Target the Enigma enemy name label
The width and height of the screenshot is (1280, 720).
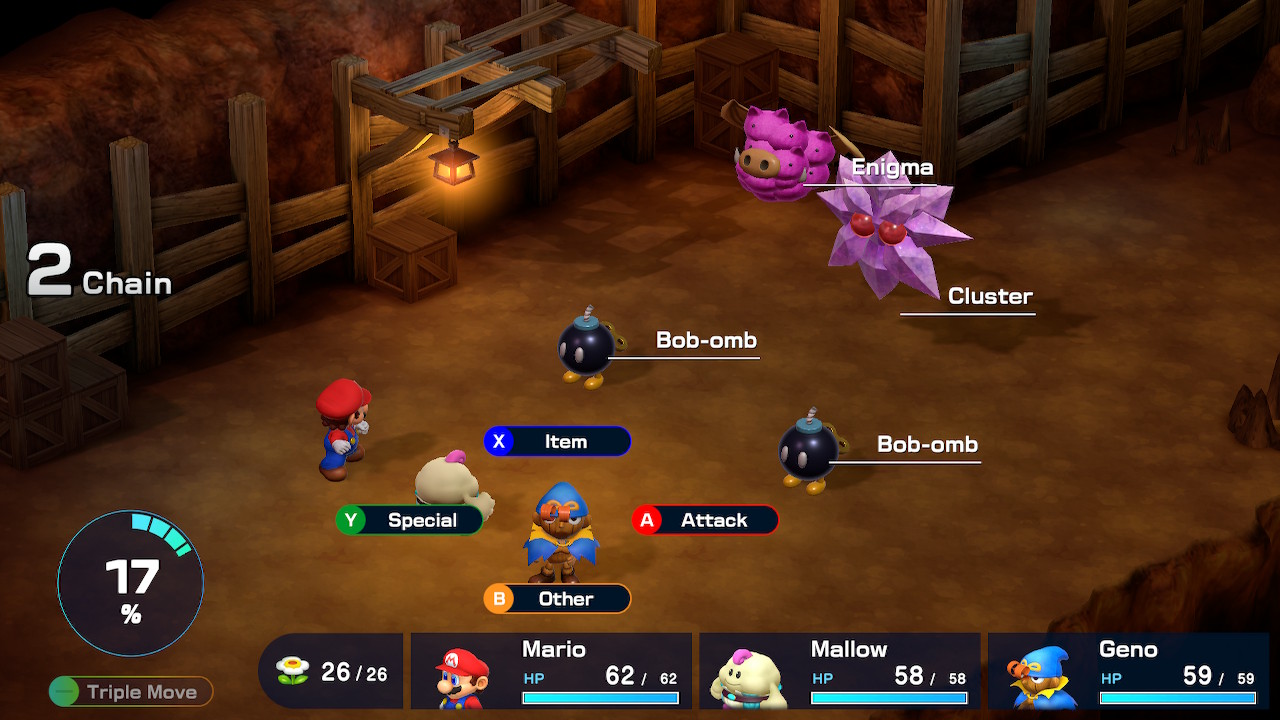(892, 168)
